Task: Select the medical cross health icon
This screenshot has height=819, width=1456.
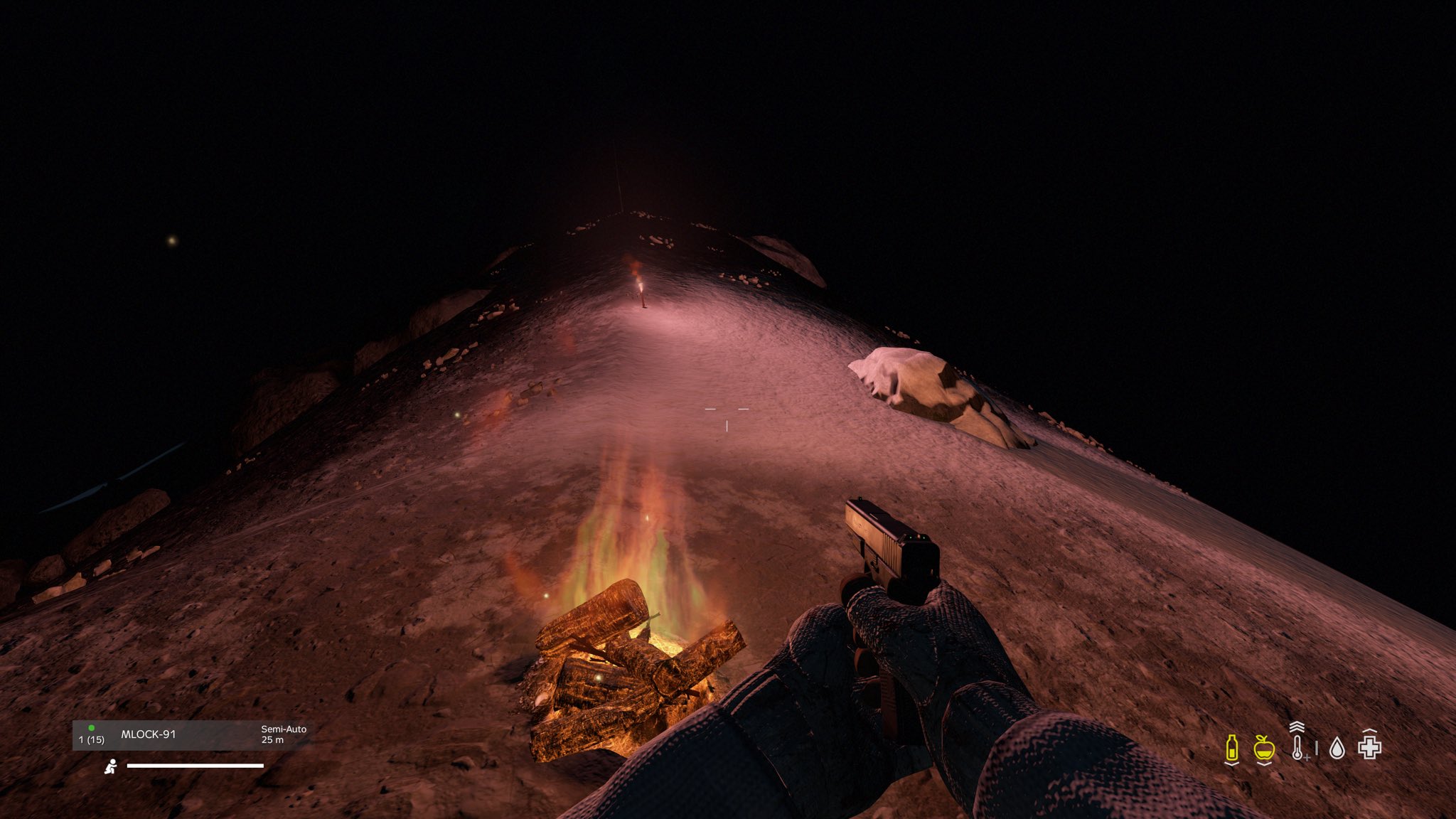Action: pyautogui.click(x=1369, y=746)
